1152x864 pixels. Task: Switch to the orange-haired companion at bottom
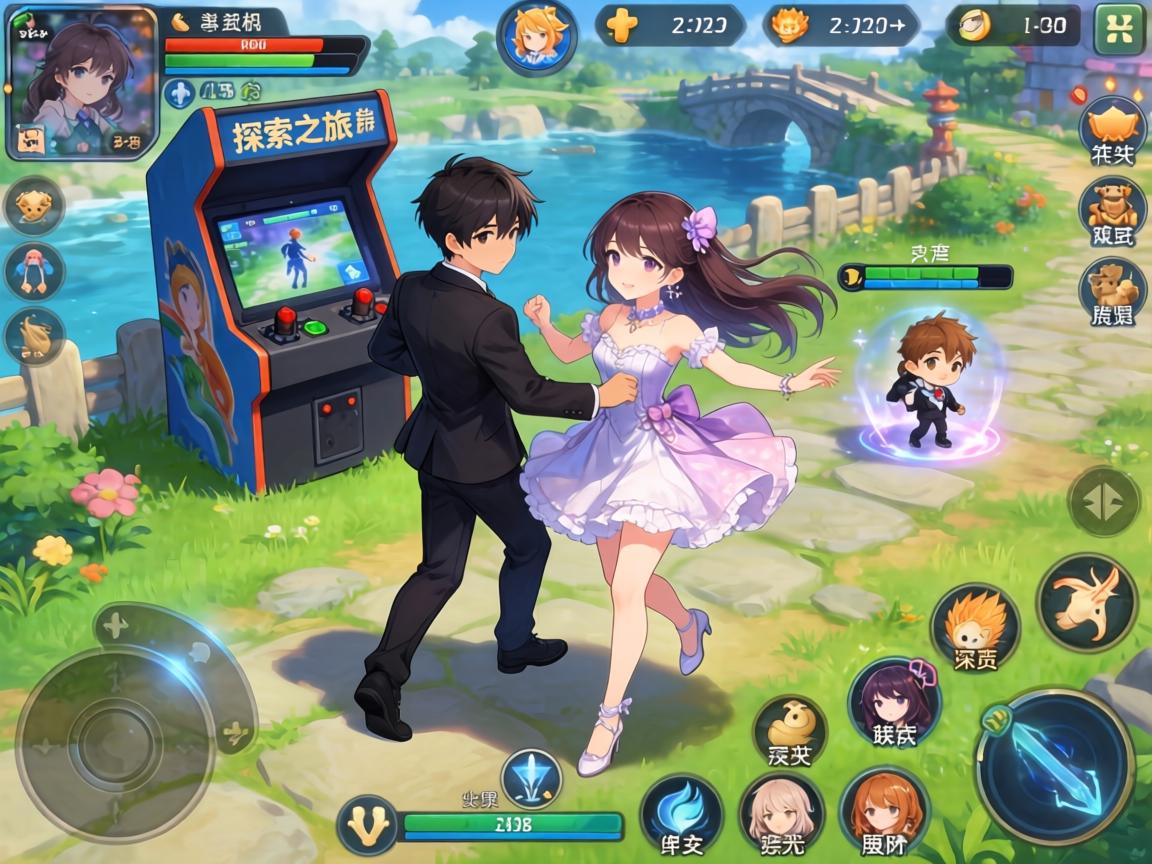pyautogui.click(x=884, y=813)
